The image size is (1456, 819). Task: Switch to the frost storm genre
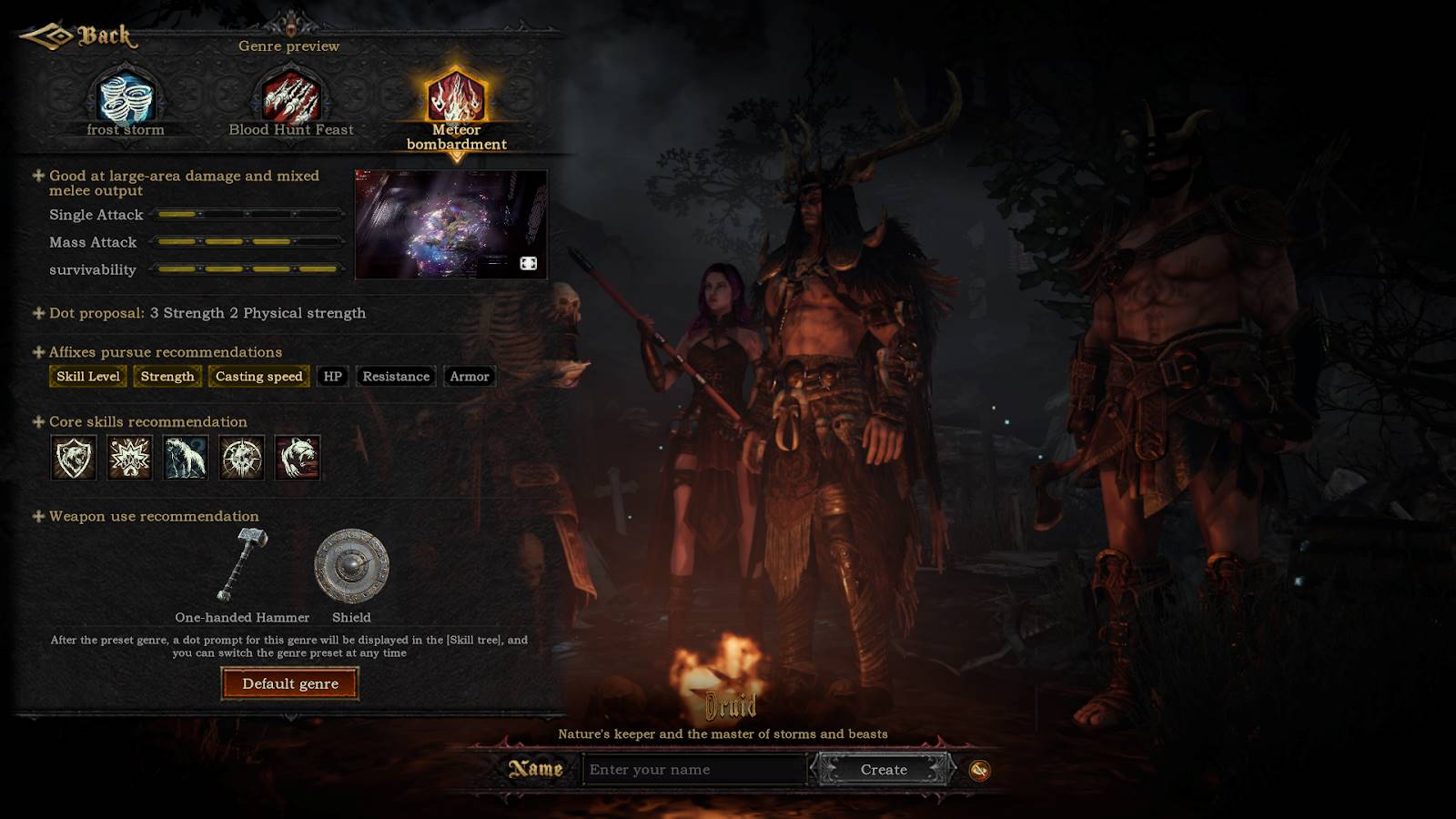[126, 100]
